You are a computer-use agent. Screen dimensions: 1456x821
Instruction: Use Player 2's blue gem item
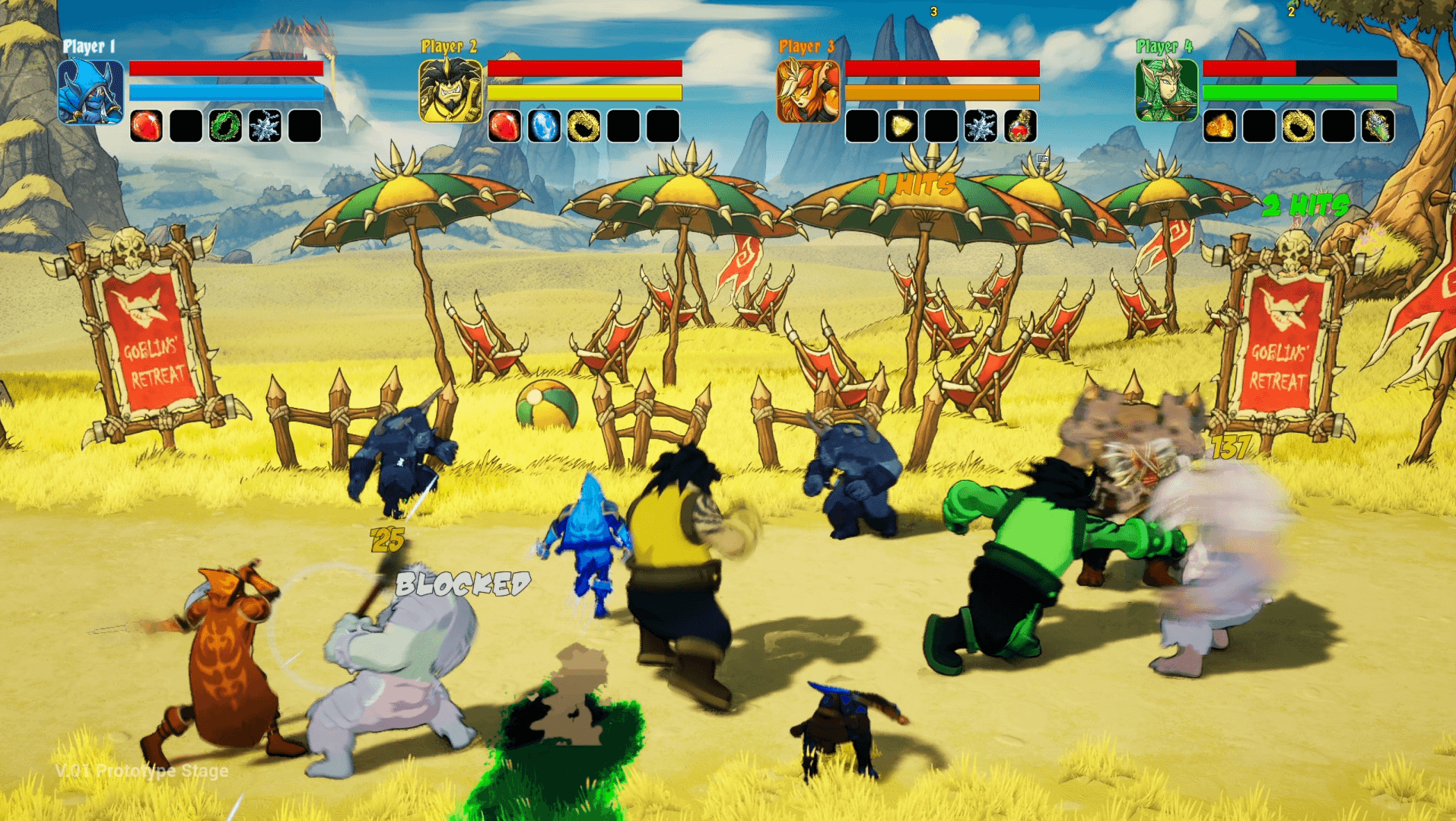[x=544, y=126]
